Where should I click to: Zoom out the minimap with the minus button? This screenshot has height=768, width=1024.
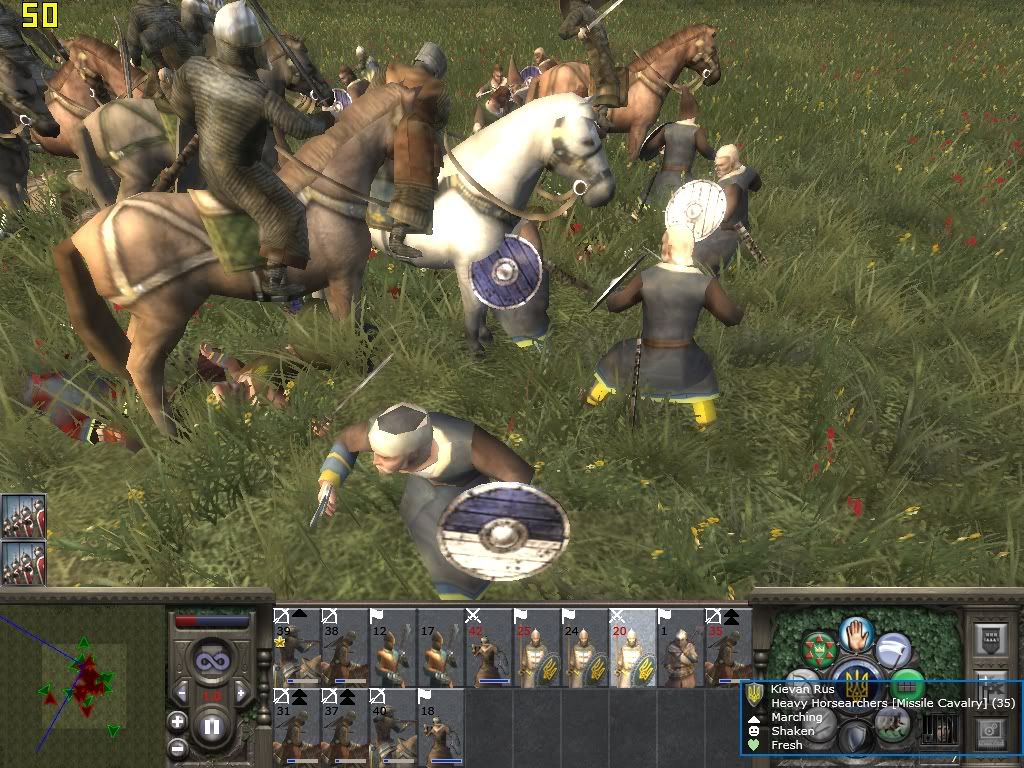click(x=178, y=747)
